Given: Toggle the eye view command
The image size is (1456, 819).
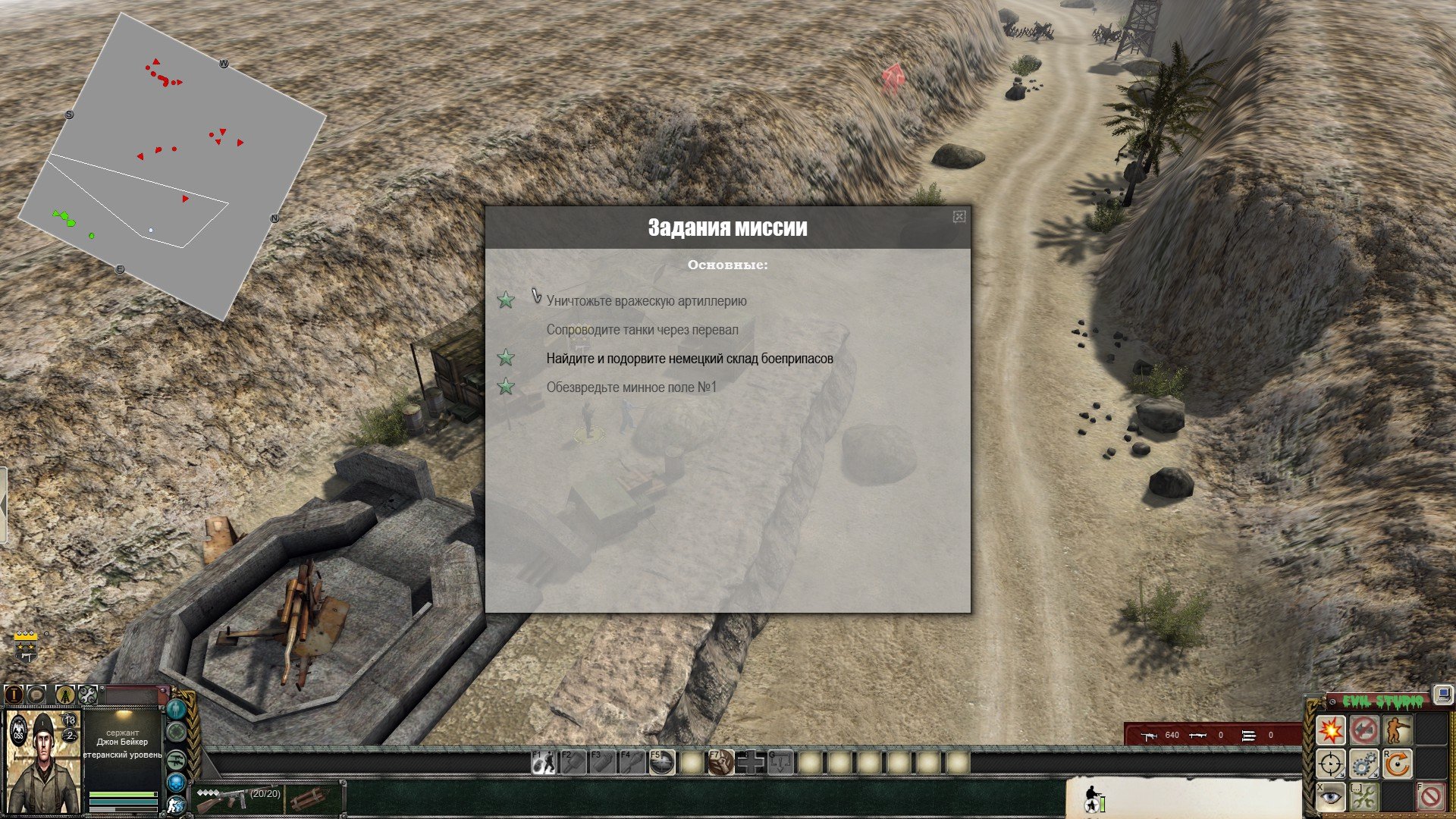Looking at the screenshot, I should 1330,797.
